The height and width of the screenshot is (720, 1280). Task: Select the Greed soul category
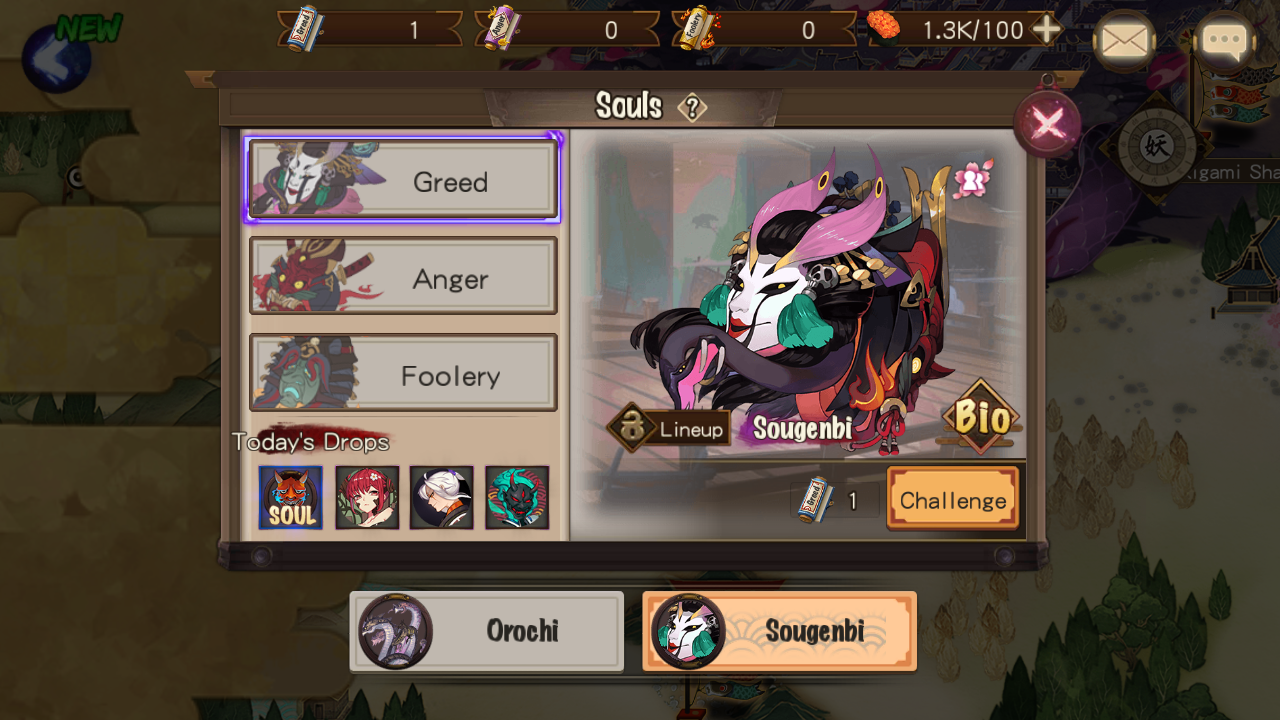pyautogui.click(x=403, y=181)
